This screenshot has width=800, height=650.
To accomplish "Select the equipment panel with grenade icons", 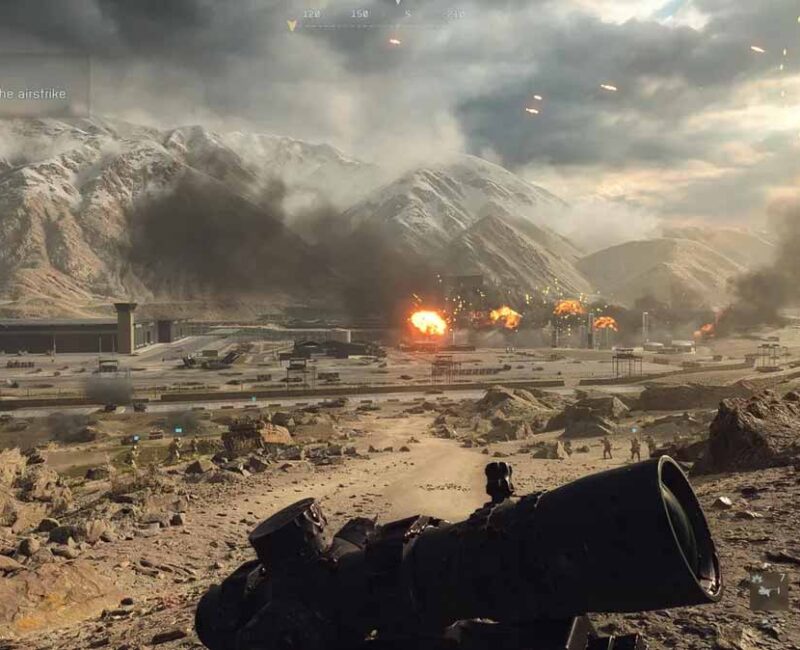I will [x=768, y=591].
